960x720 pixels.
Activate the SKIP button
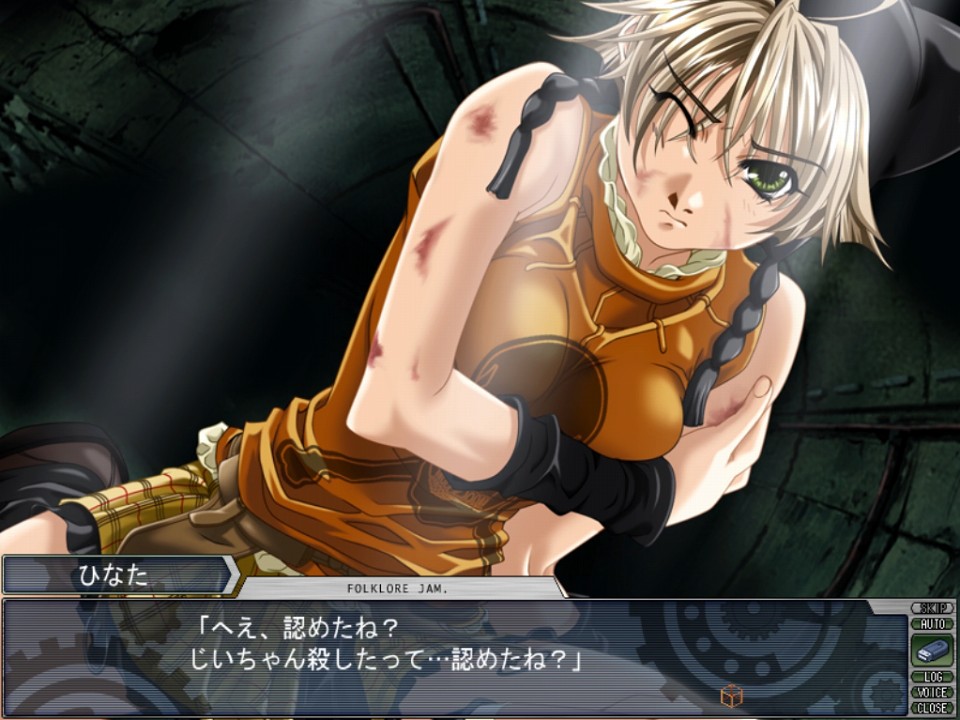tap(932, 608)
